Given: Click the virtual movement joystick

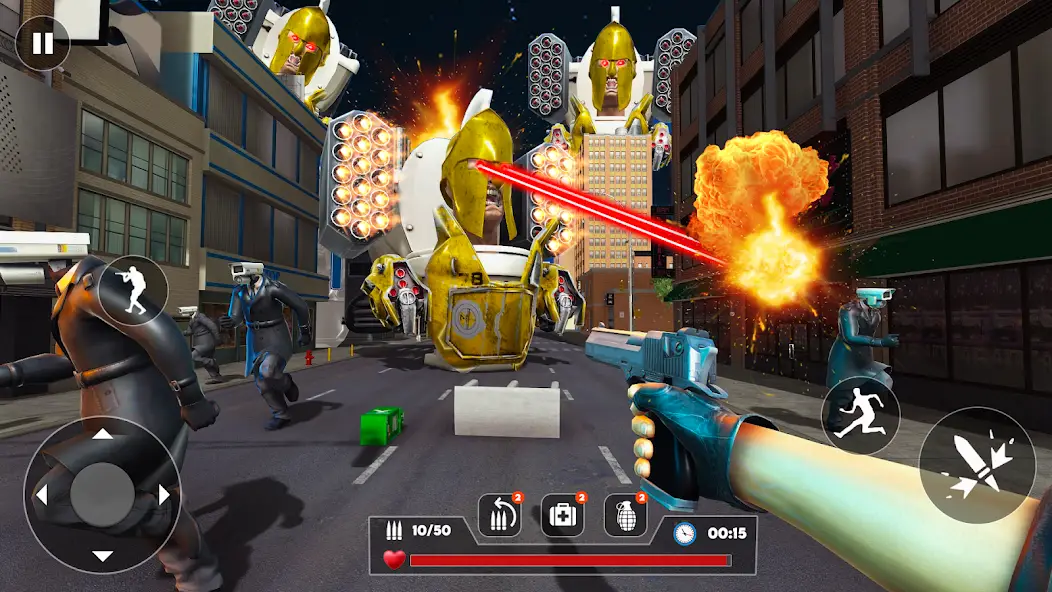Looking at the screenshot, I should 102,494.
